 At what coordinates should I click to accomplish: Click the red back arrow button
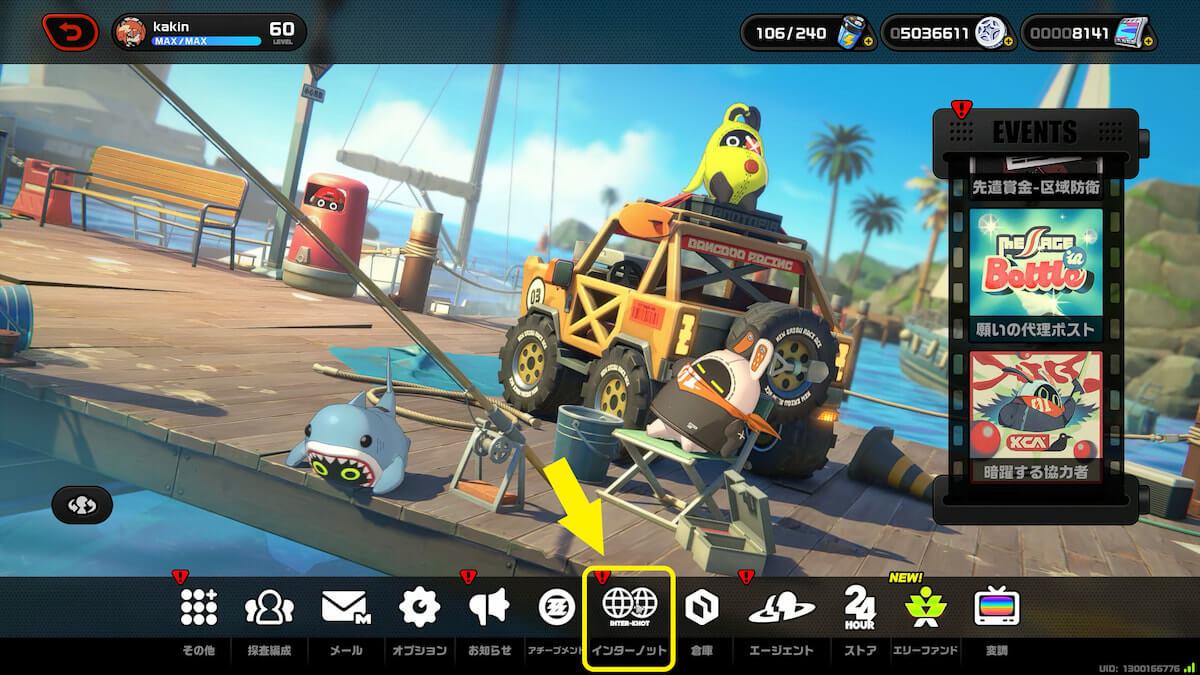(70, 32)
